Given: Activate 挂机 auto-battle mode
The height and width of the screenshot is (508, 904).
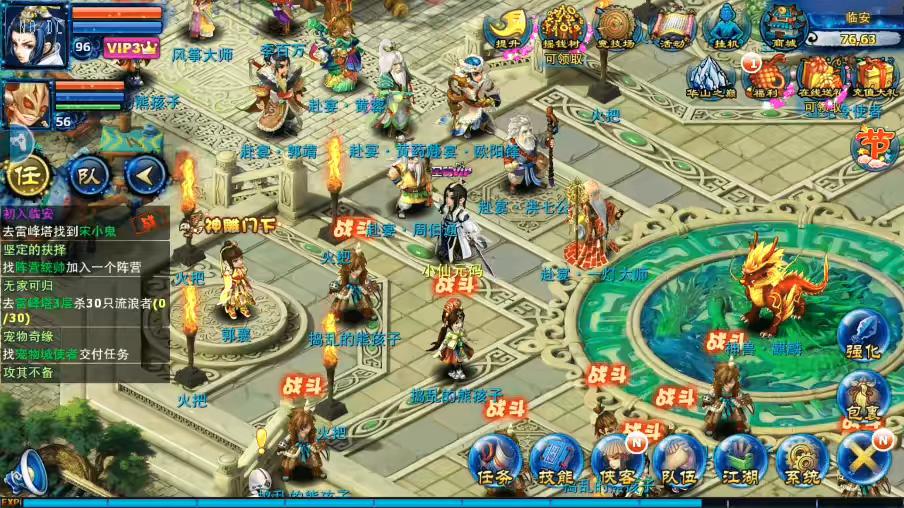Looking at the screenshot, I should click(727, 27).
